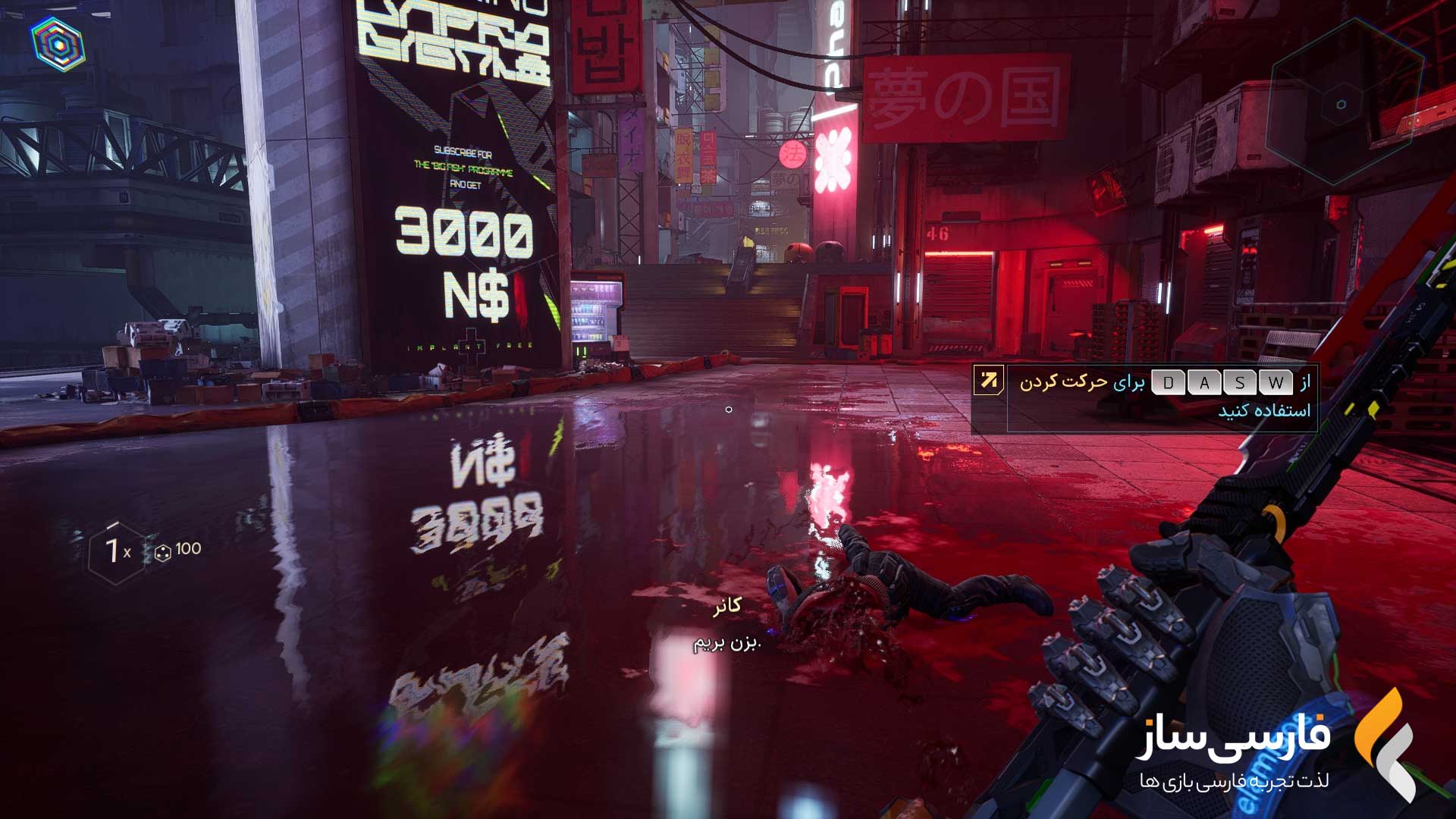Click the rainbow hexagon icon

pos(58,44)
